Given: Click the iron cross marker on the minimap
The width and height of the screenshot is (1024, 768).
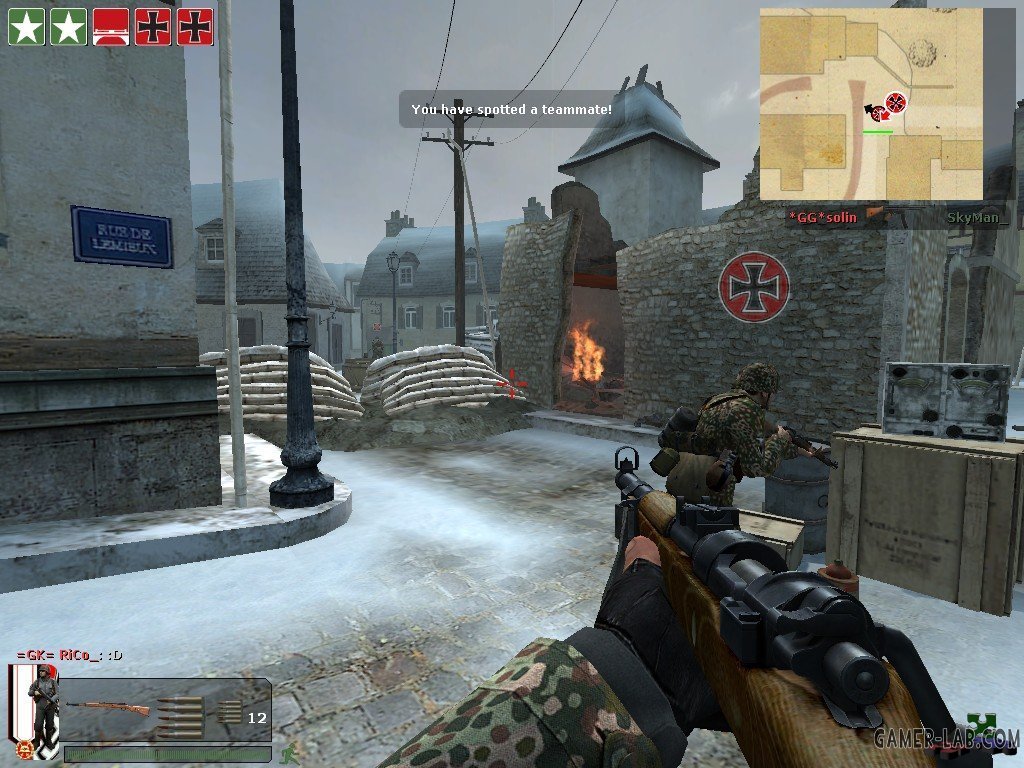Looking at the screenshot, I should [x=896, y=101].
